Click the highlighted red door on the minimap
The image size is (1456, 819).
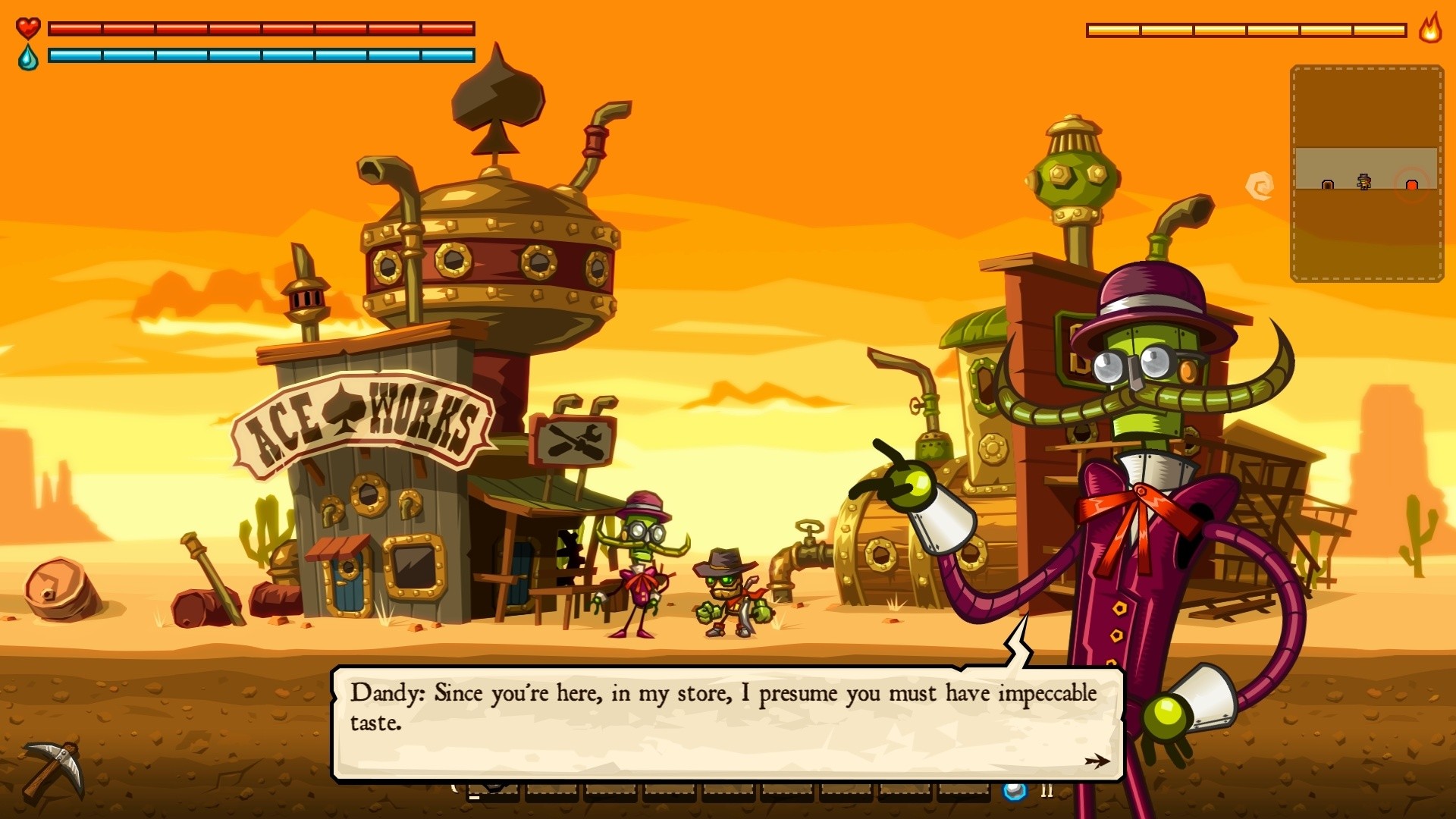(x=1412, y=184)
